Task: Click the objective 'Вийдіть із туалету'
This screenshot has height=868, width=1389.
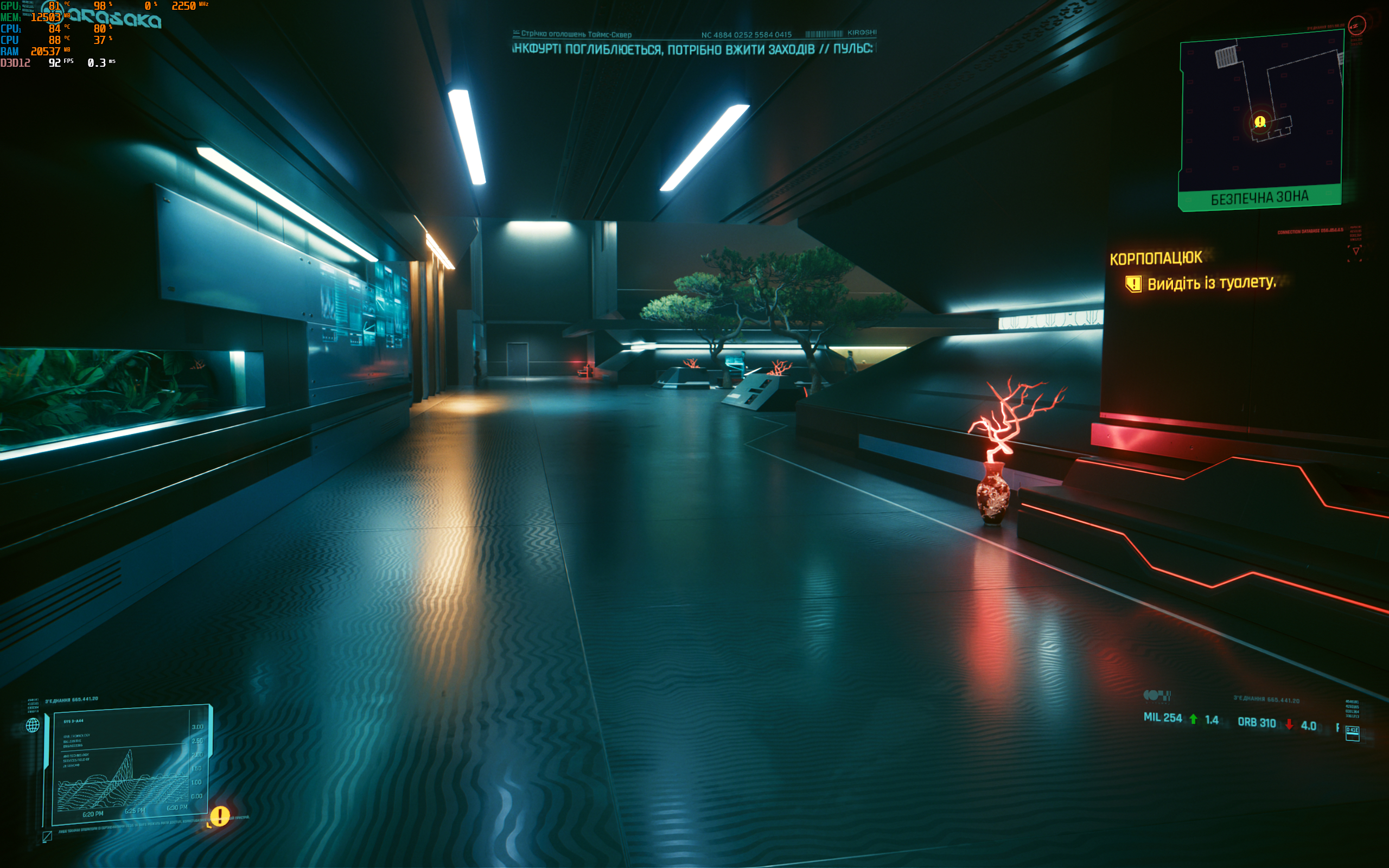Action: click(1211, 283)
